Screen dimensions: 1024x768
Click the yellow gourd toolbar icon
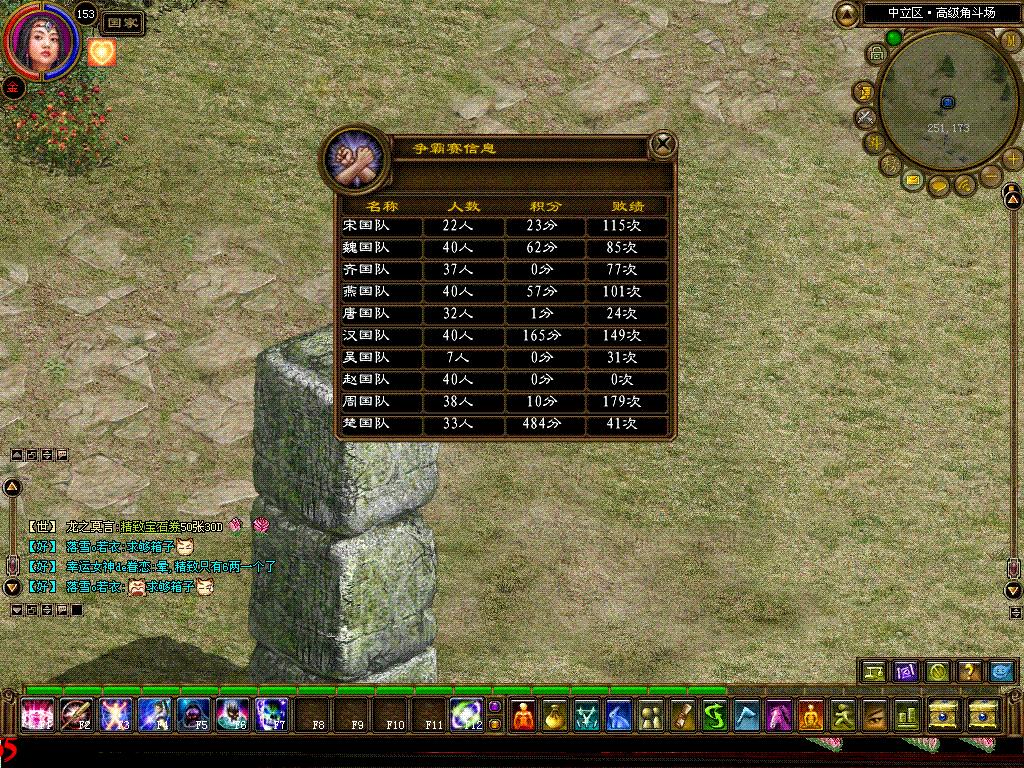click(x=554, y=716)
